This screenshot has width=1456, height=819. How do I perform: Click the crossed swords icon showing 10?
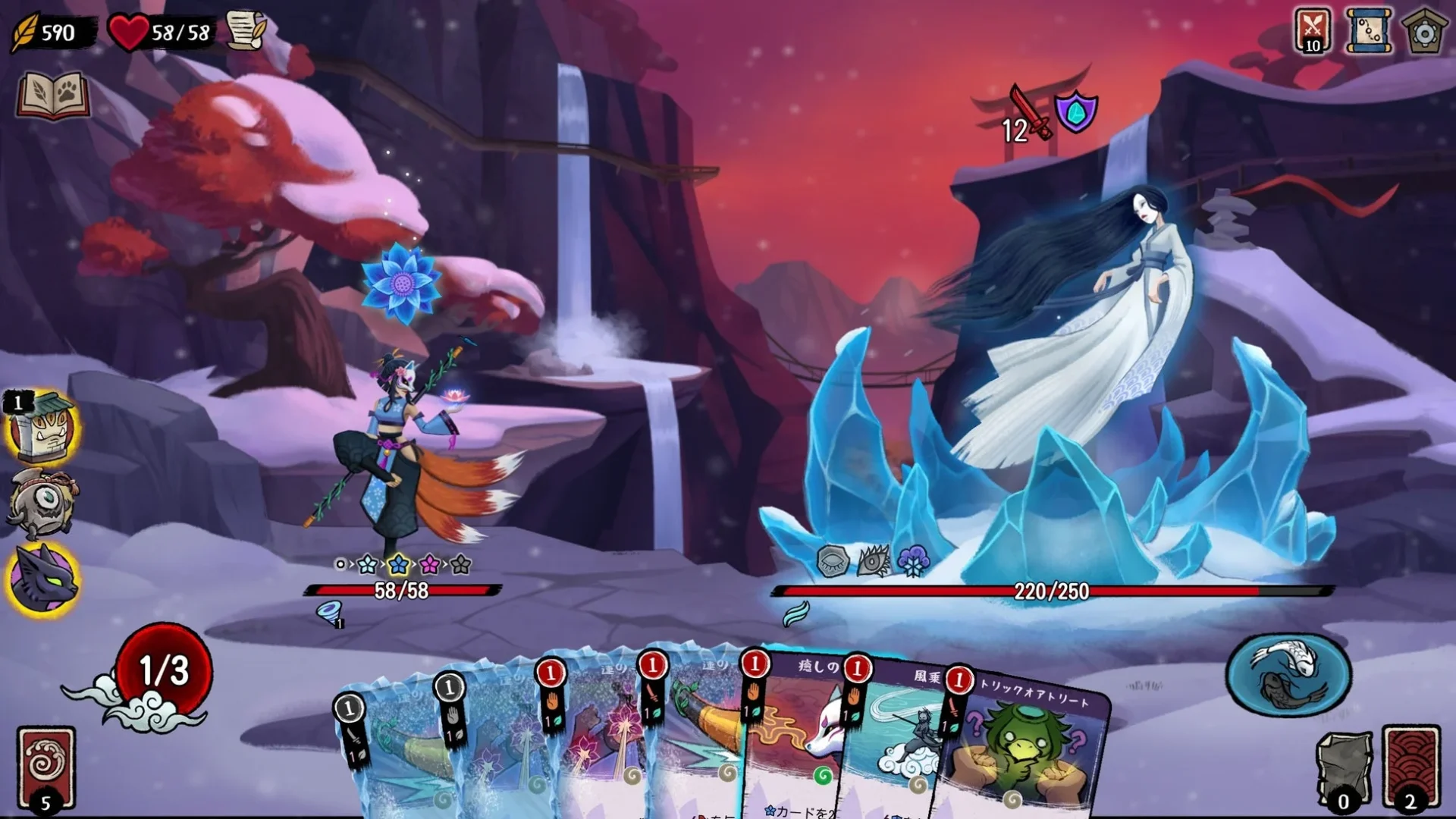(1313, 32)
